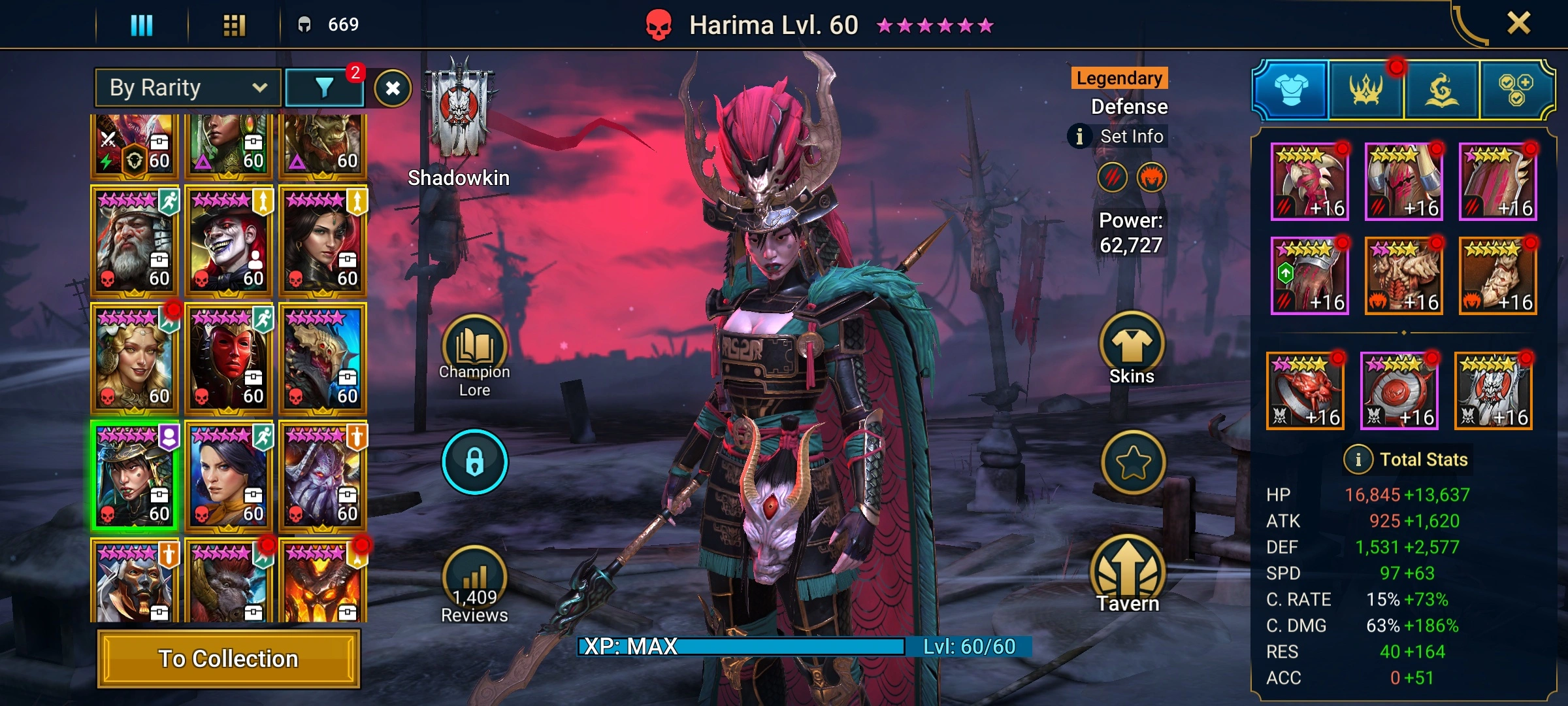Show Total Stats info

[1358, 460]
